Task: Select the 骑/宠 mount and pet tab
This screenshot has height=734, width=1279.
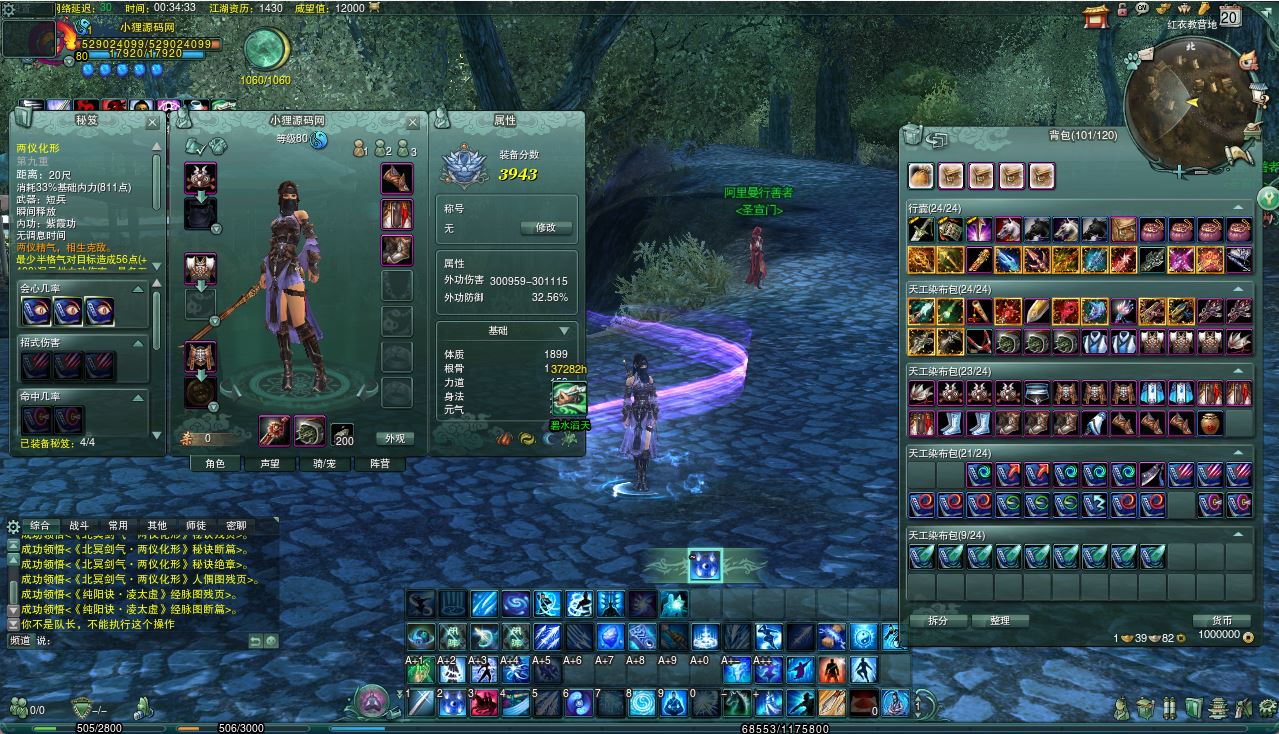Action: click(x=324, y=464)
